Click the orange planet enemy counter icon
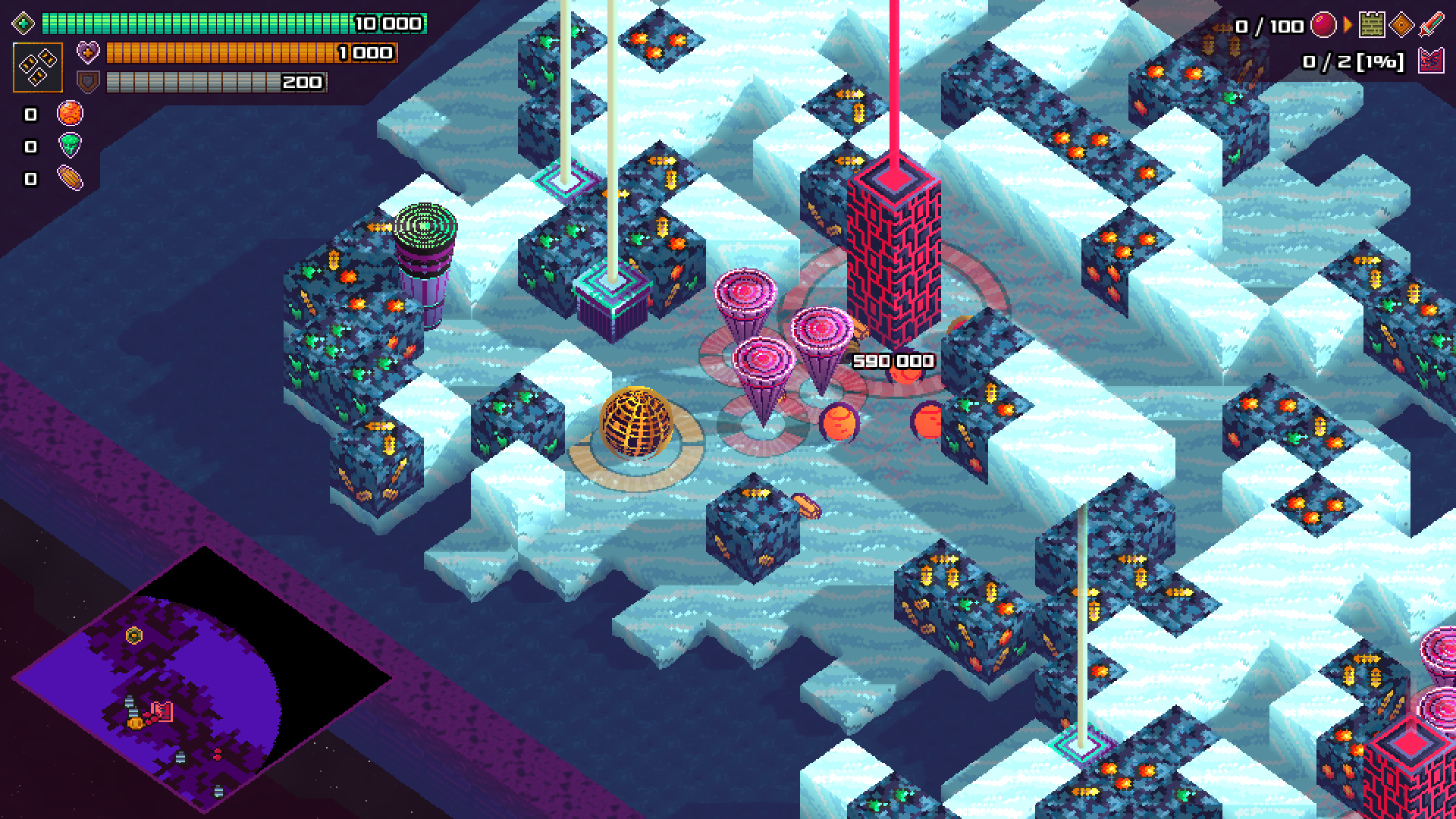Viewport: 1456px width, 819px height. (x=70, y=114)
